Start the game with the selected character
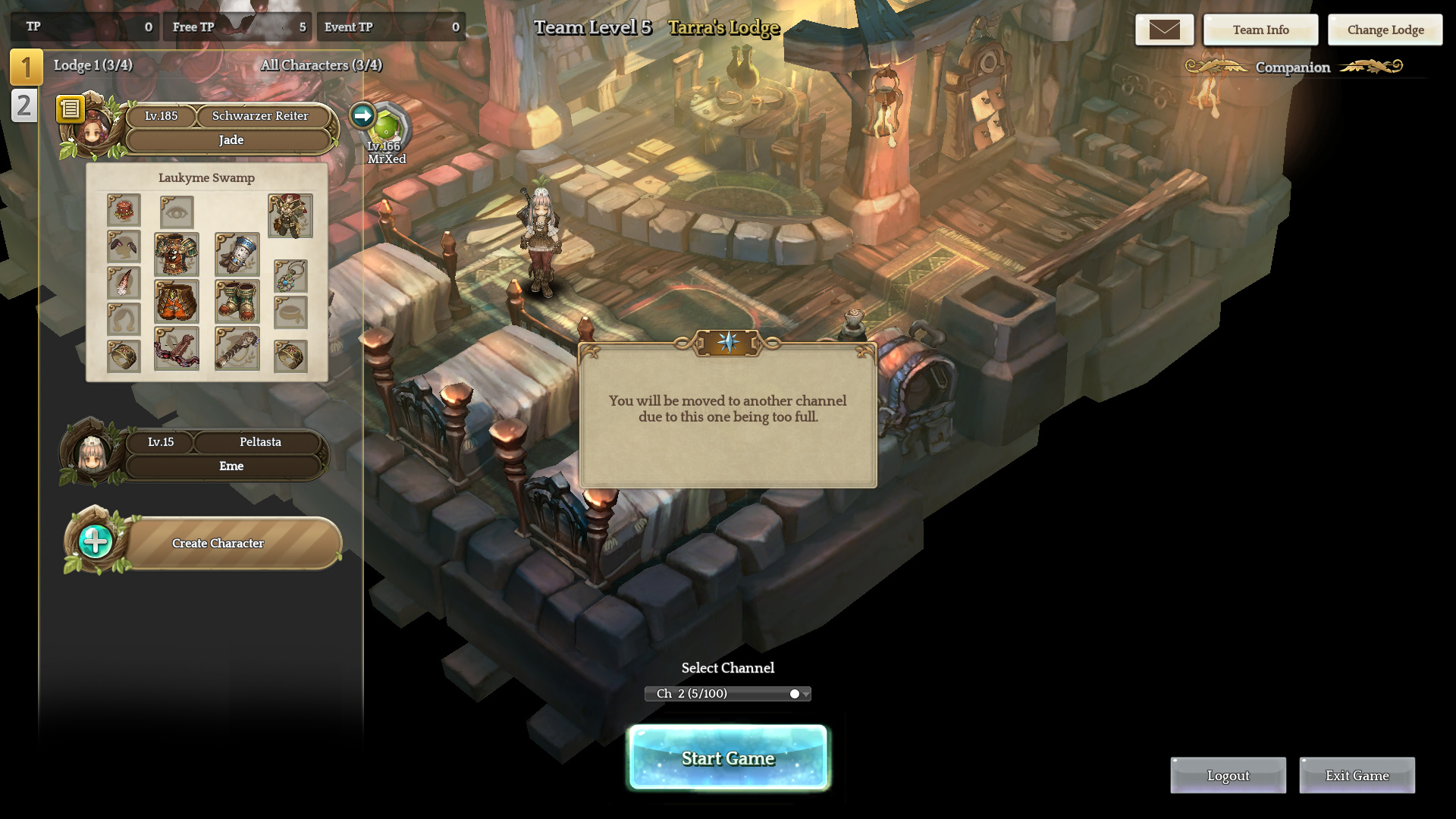Viewport: 1456px width, 819px height. pos(728,758)
